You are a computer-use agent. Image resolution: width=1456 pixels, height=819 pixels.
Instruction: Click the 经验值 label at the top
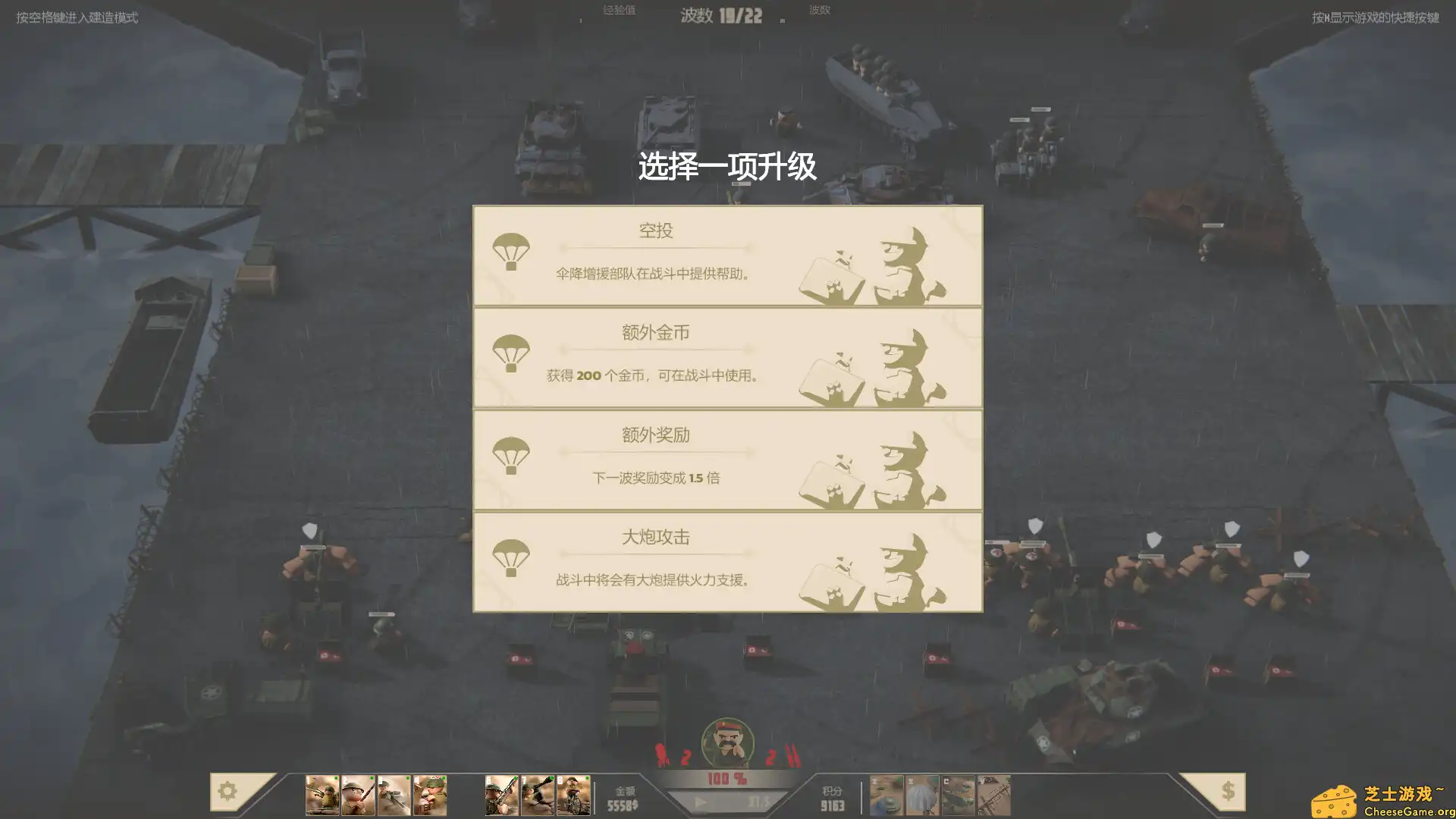pyautogui.click(x=619, y=10)
